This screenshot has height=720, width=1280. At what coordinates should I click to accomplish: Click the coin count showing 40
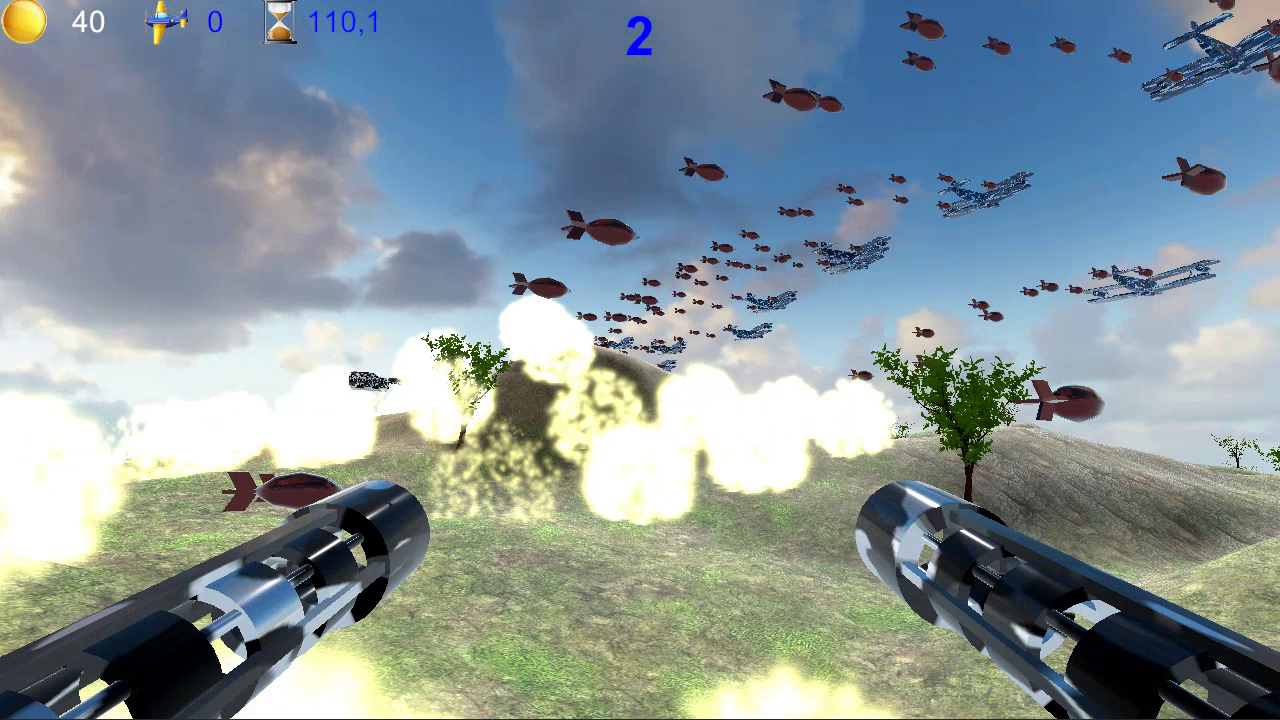[x=88, y=22]
